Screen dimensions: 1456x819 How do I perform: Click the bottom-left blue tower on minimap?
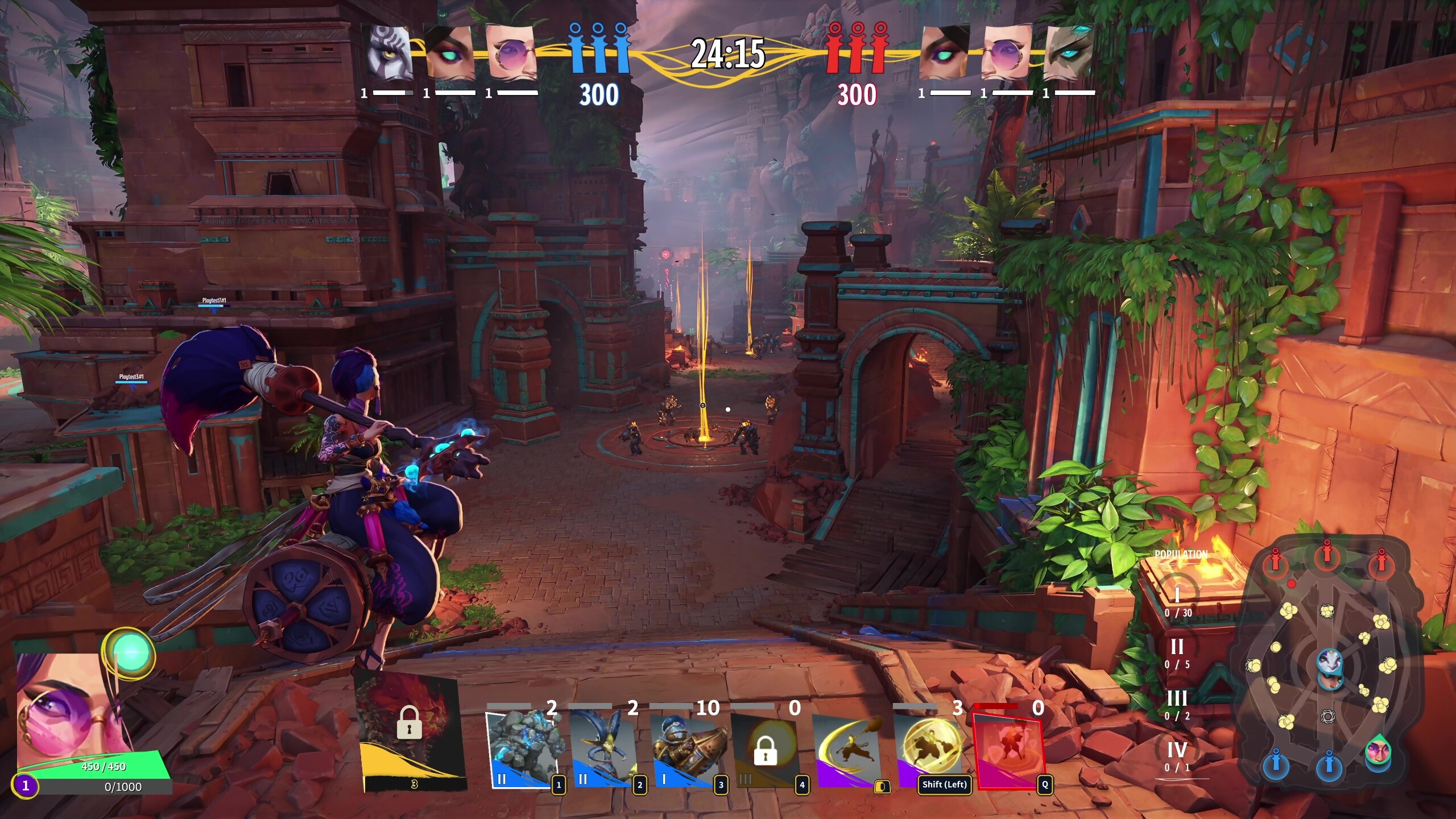click(1276, 762)
